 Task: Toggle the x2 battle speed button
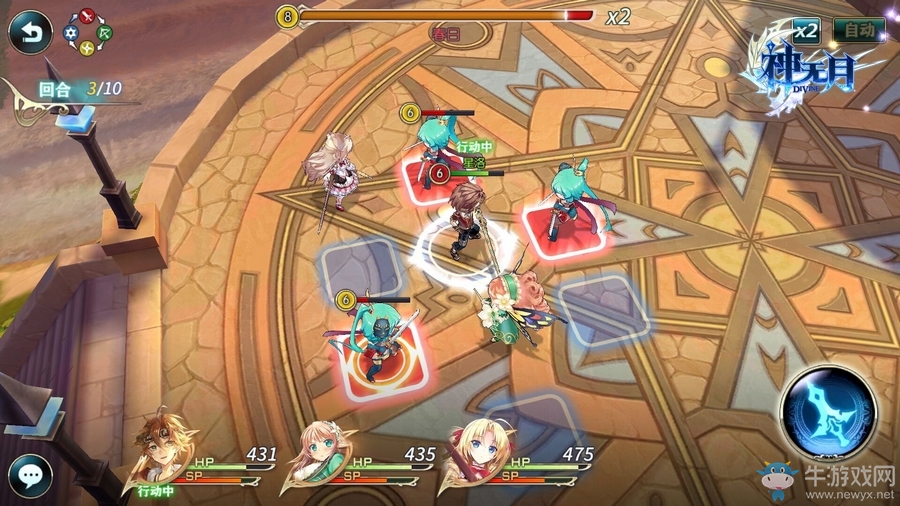pyautogui.click(x=806, y=31)
